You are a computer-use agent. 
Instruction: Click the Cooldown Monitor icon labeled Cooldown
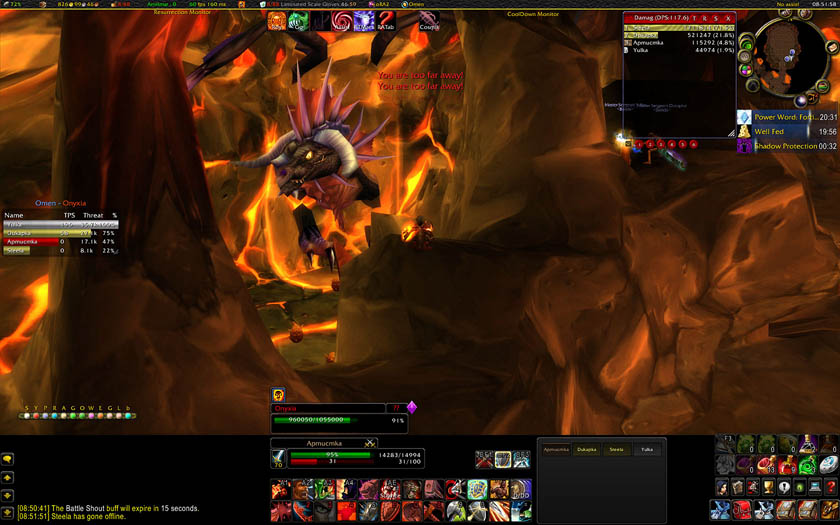(x=429, y=20)
